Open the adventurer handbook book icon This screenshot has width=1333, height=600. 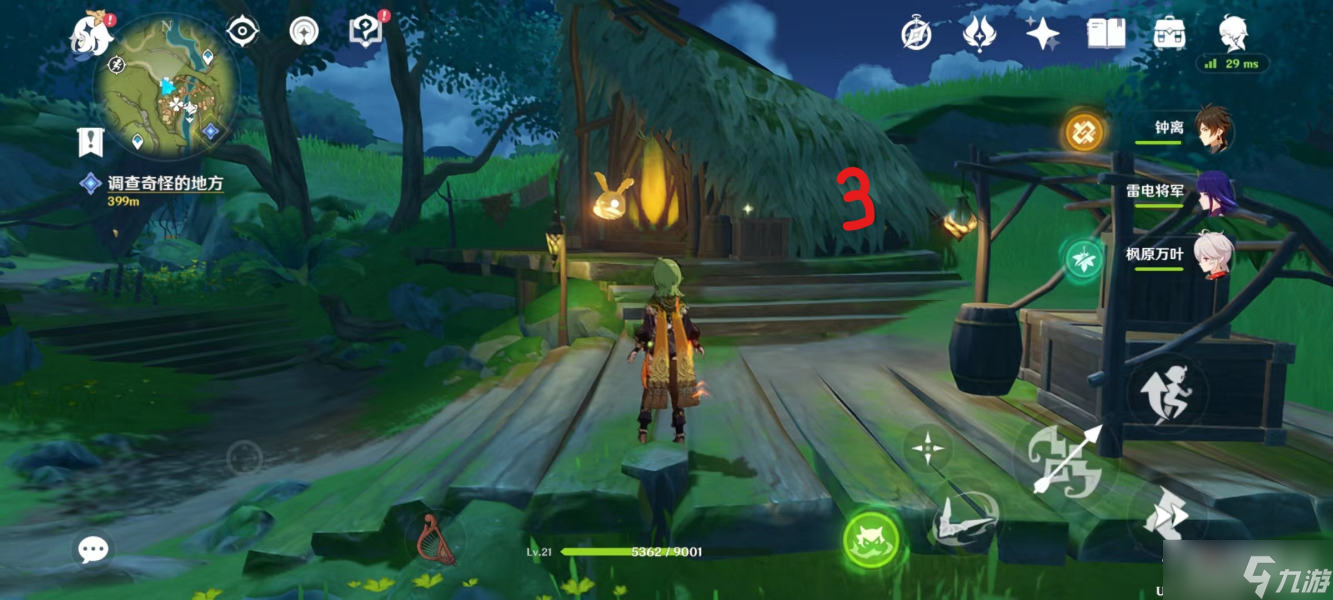[1104, 34]
